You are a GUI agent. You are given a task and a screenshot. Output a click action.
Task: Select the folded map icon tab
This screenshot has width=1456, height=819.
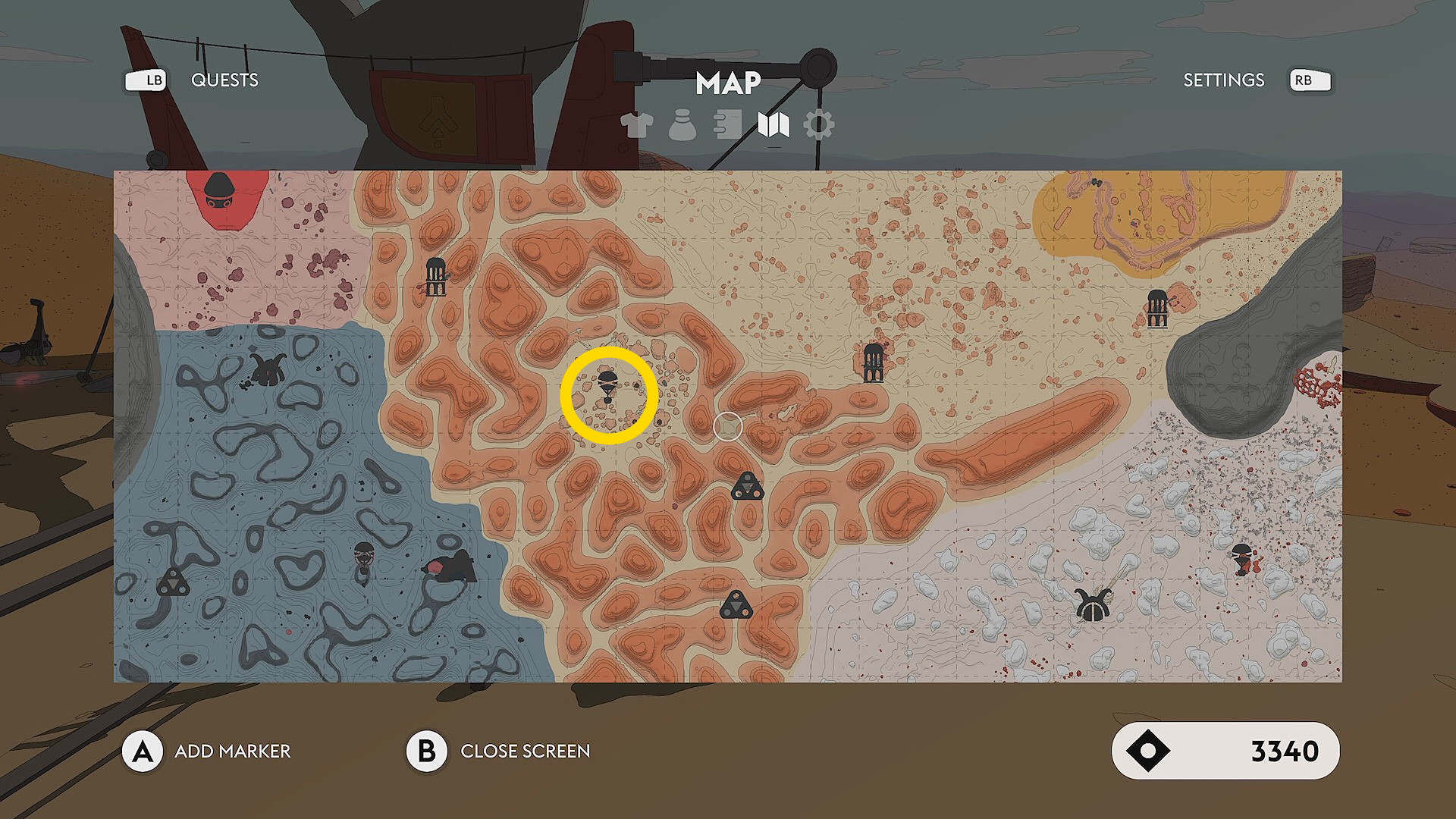click(773, 125)
